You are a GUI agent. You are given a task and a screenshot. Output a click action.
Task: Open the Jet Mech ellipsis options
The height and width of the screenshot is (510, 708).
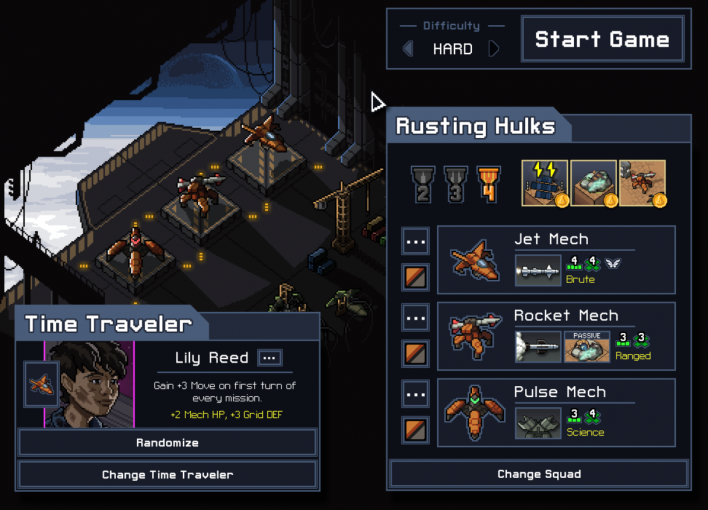pyautogui.click(x=416, y=241)
